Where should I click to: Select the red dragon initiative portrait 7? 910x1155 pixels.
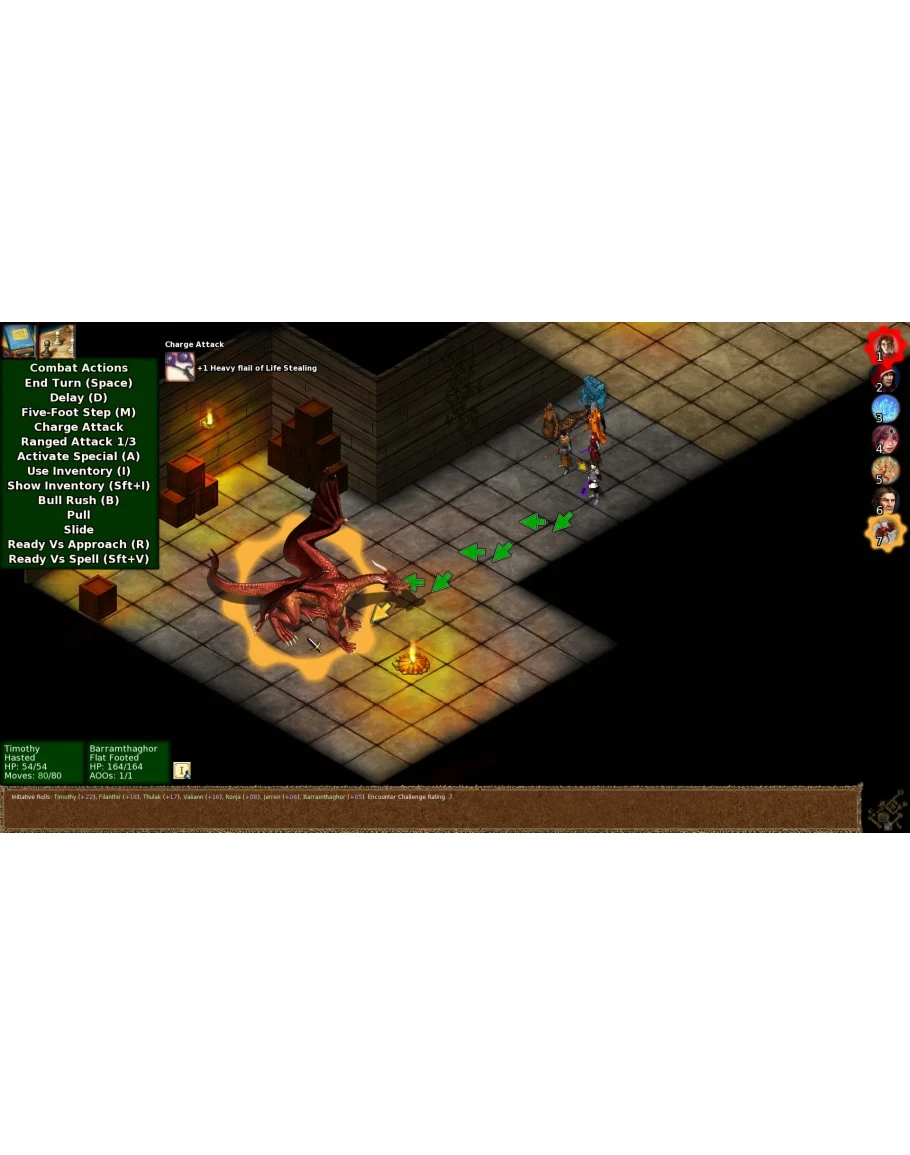[885, 532]
